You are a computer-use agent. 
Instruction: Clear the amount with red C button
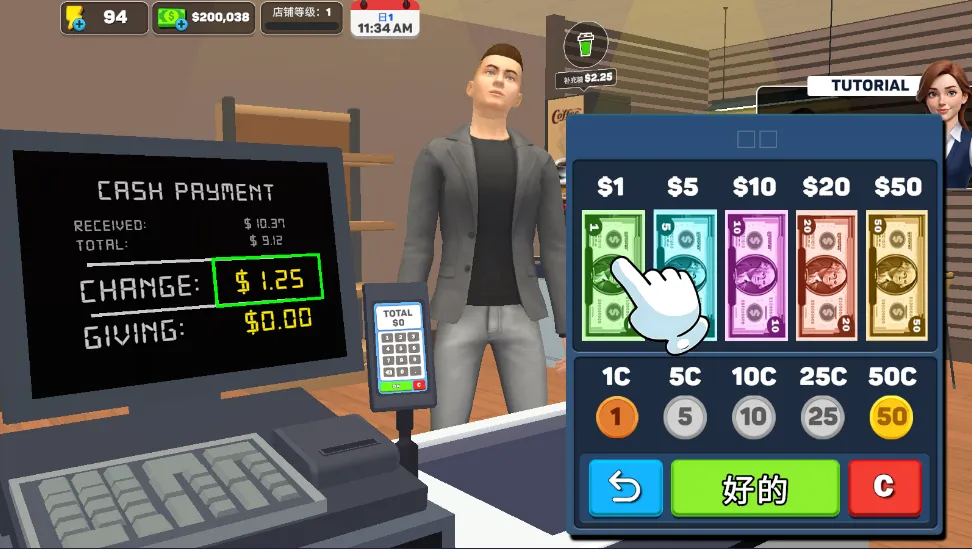pos(884,488)
